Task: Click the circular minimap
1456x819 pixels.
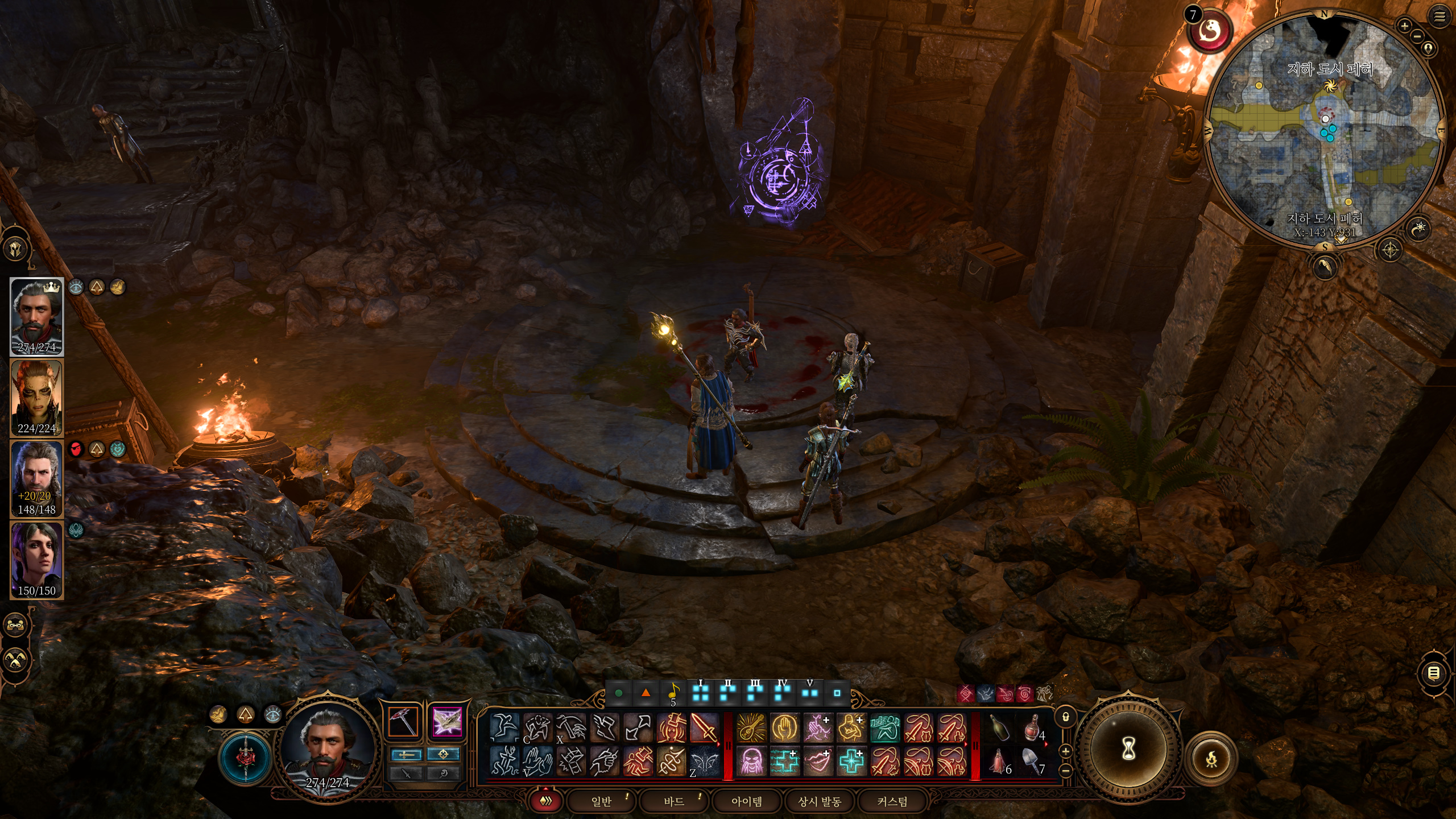Action: tap(1325, 130)
